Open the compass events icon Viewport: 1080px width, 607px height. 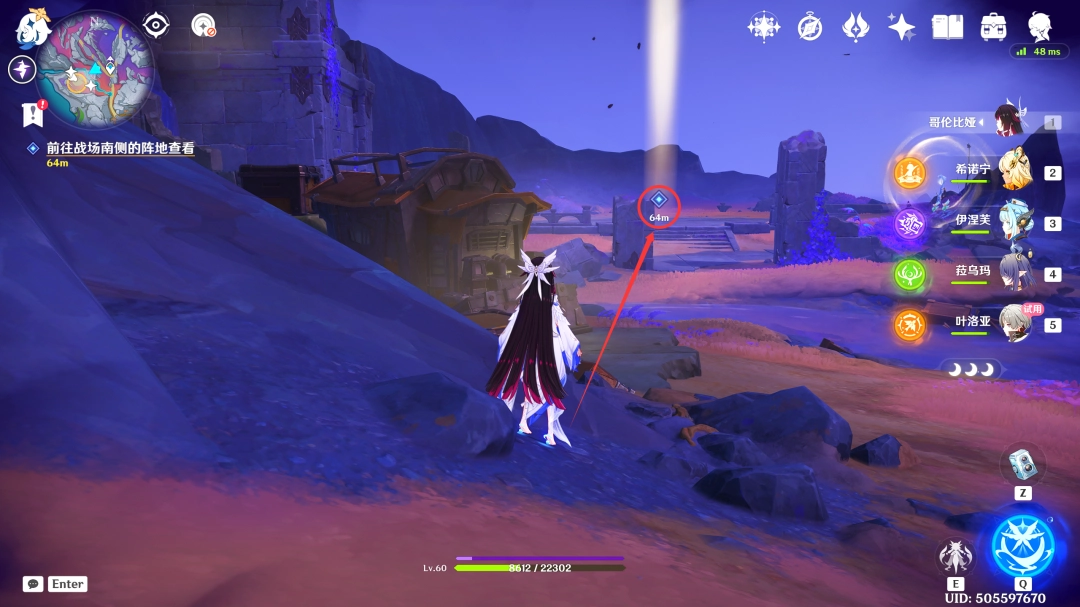(x=810, y=27)
